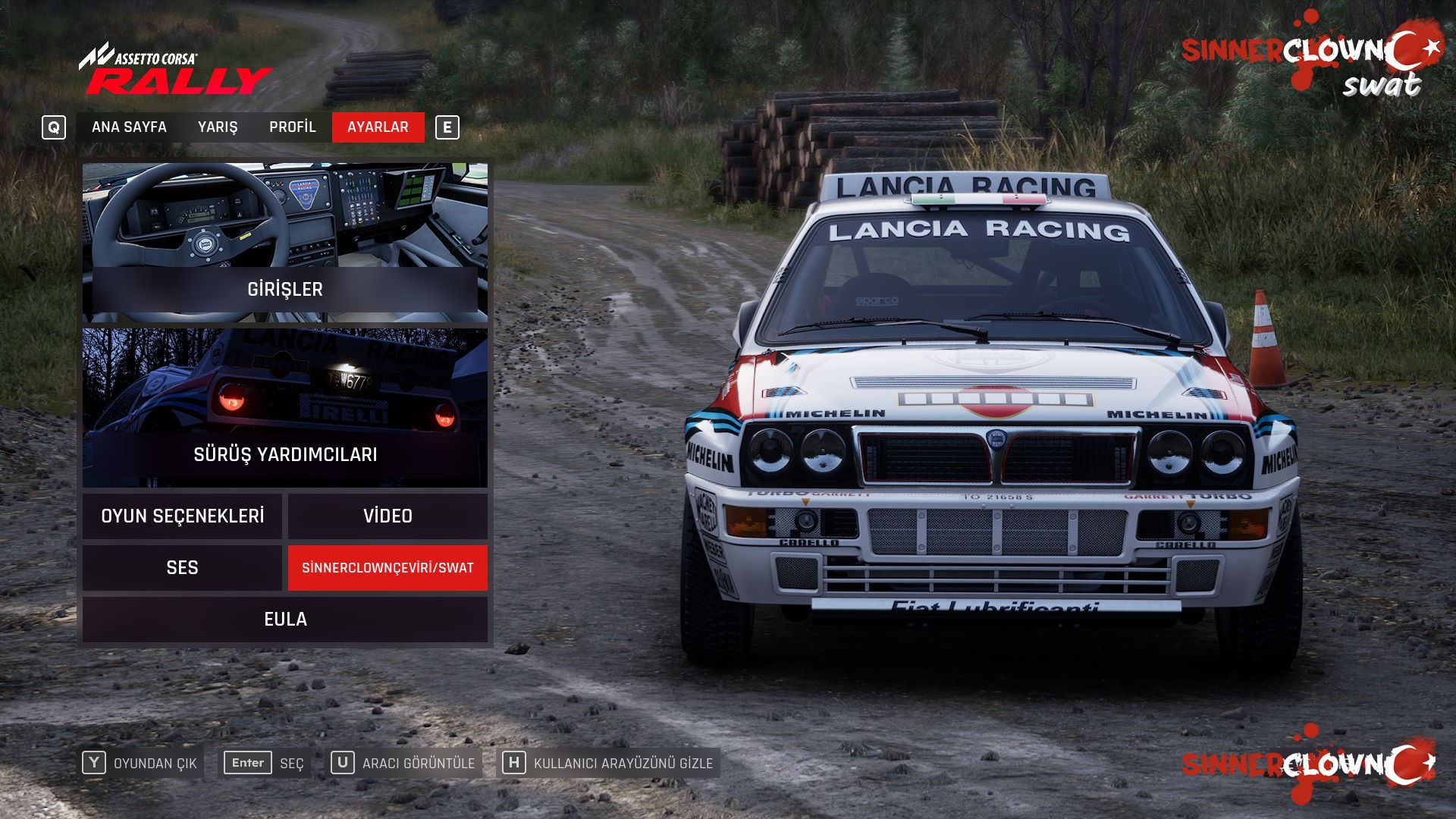The image size is (1456, 819).
Task: Open SÜRÜŞ YARDIMCILARI settings tile
Action: (x=285, y=408)
